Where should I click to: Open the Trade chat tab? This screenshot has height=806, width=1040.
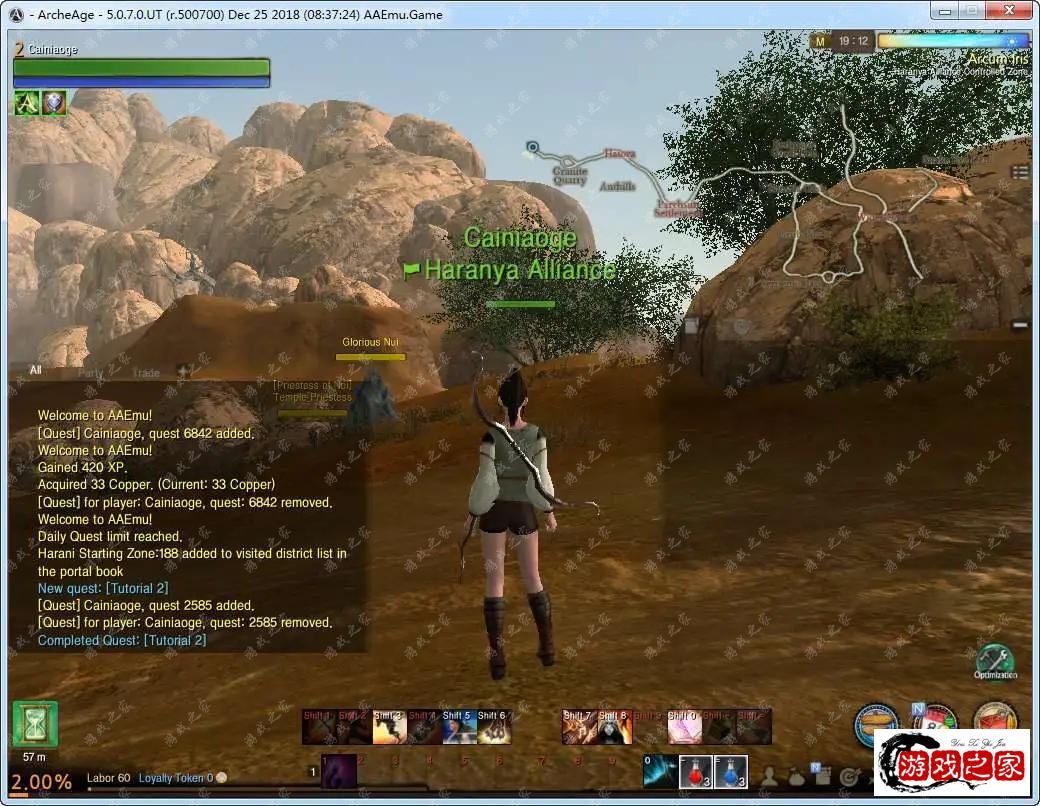pyautogui.click(x=146, y=373)
